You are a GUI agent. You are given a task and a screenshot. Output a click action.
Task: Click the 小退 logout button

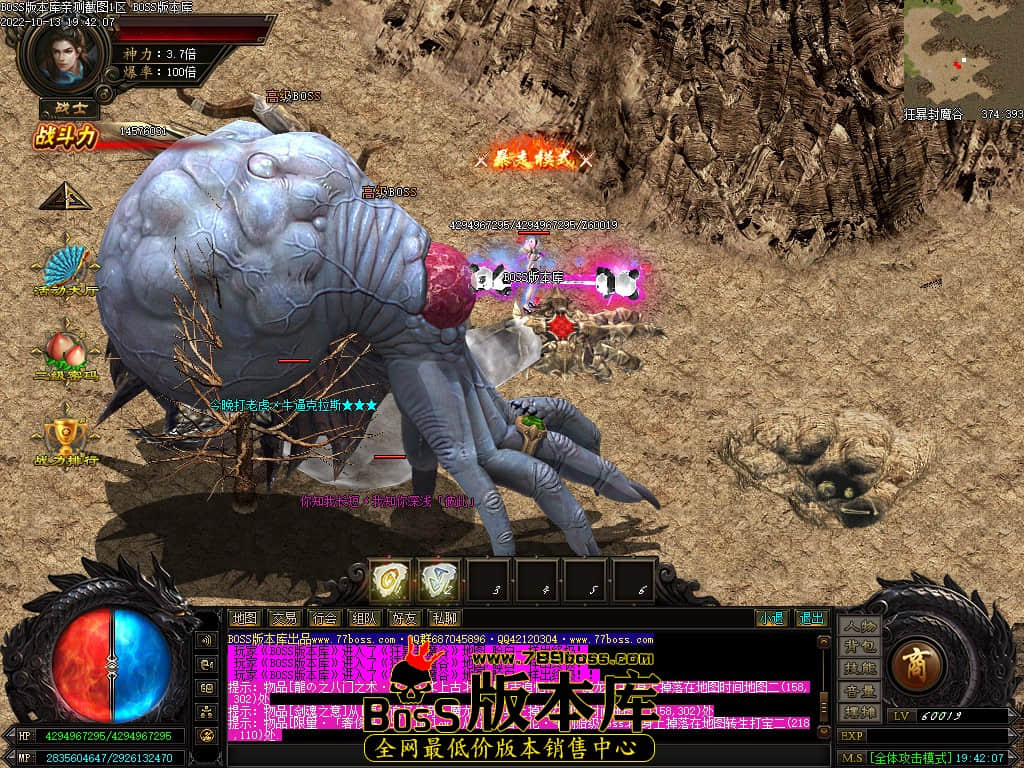771,618
